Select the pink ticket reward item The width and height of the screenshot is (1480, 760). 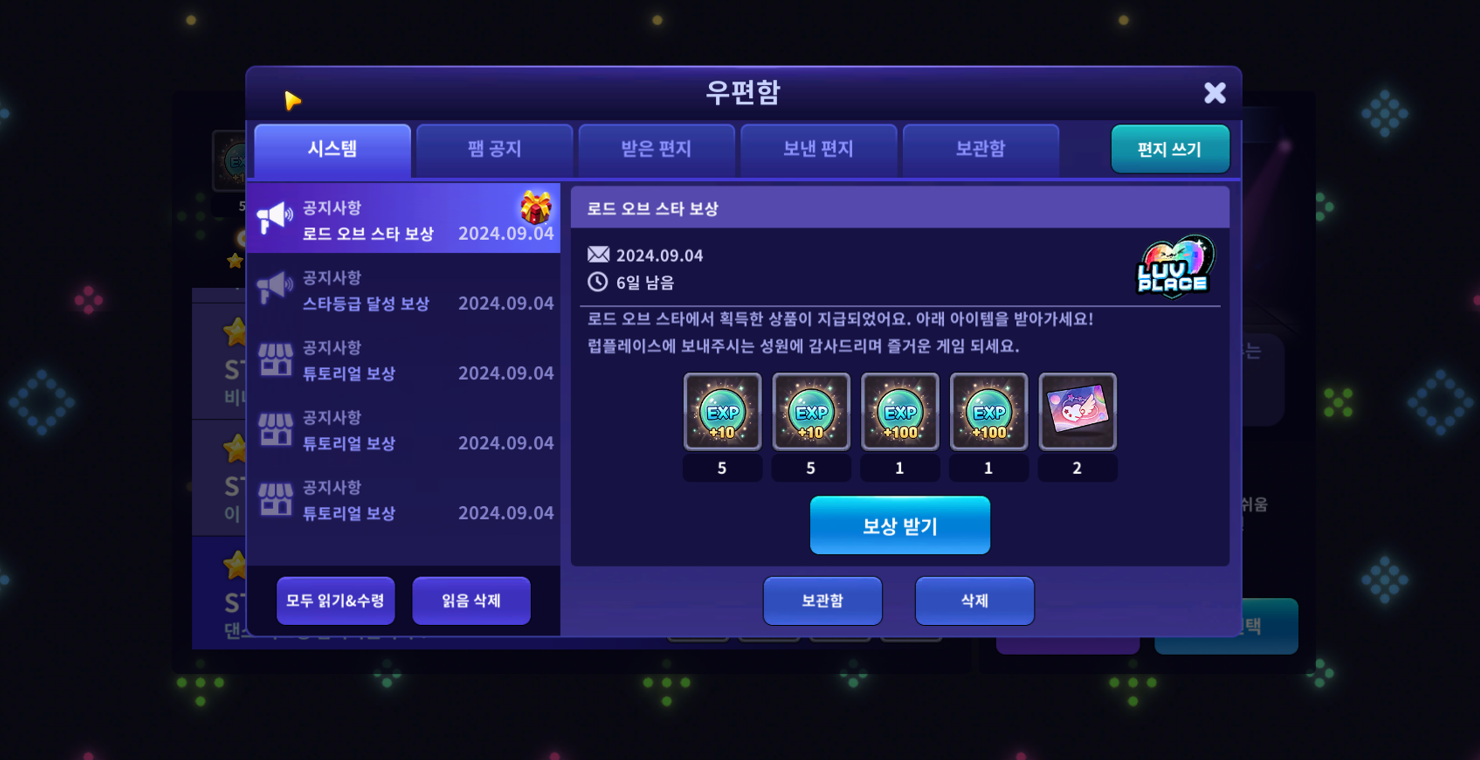[1077, 412]
